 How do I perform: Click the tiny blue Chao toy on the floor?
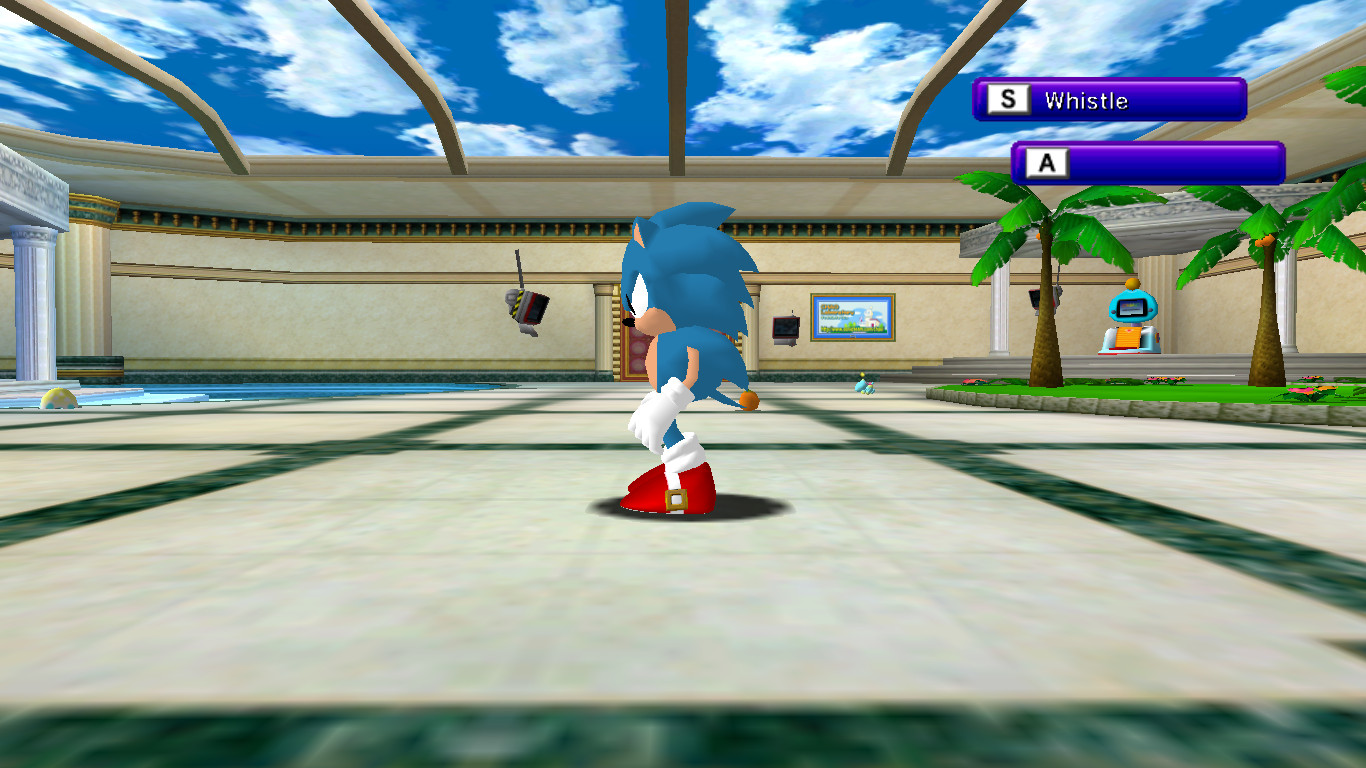pyautogui.click(x=864, y=386)
